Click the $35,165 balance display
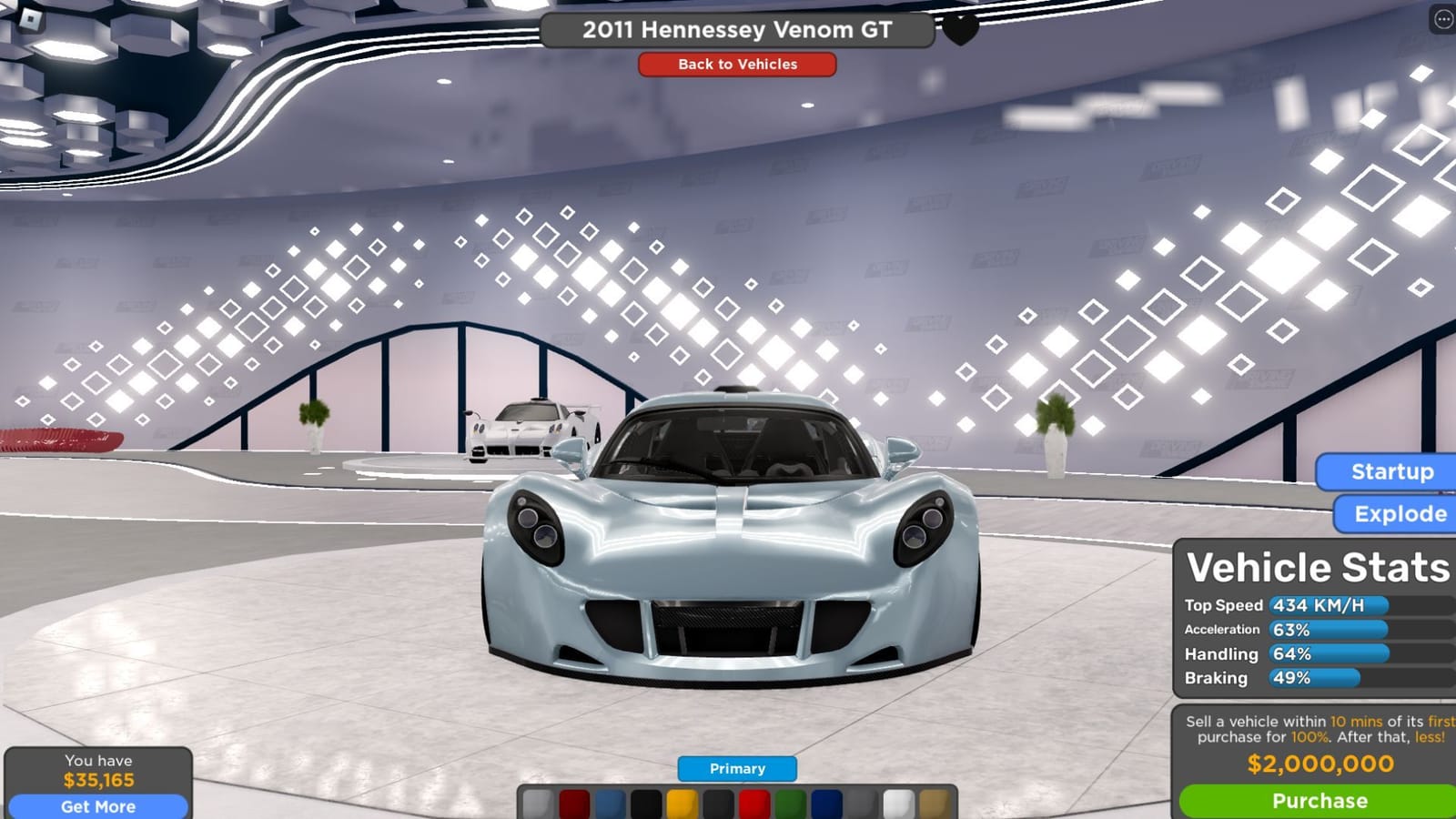The height and width of the screenshot is (819, 1456). pos(97,780)
